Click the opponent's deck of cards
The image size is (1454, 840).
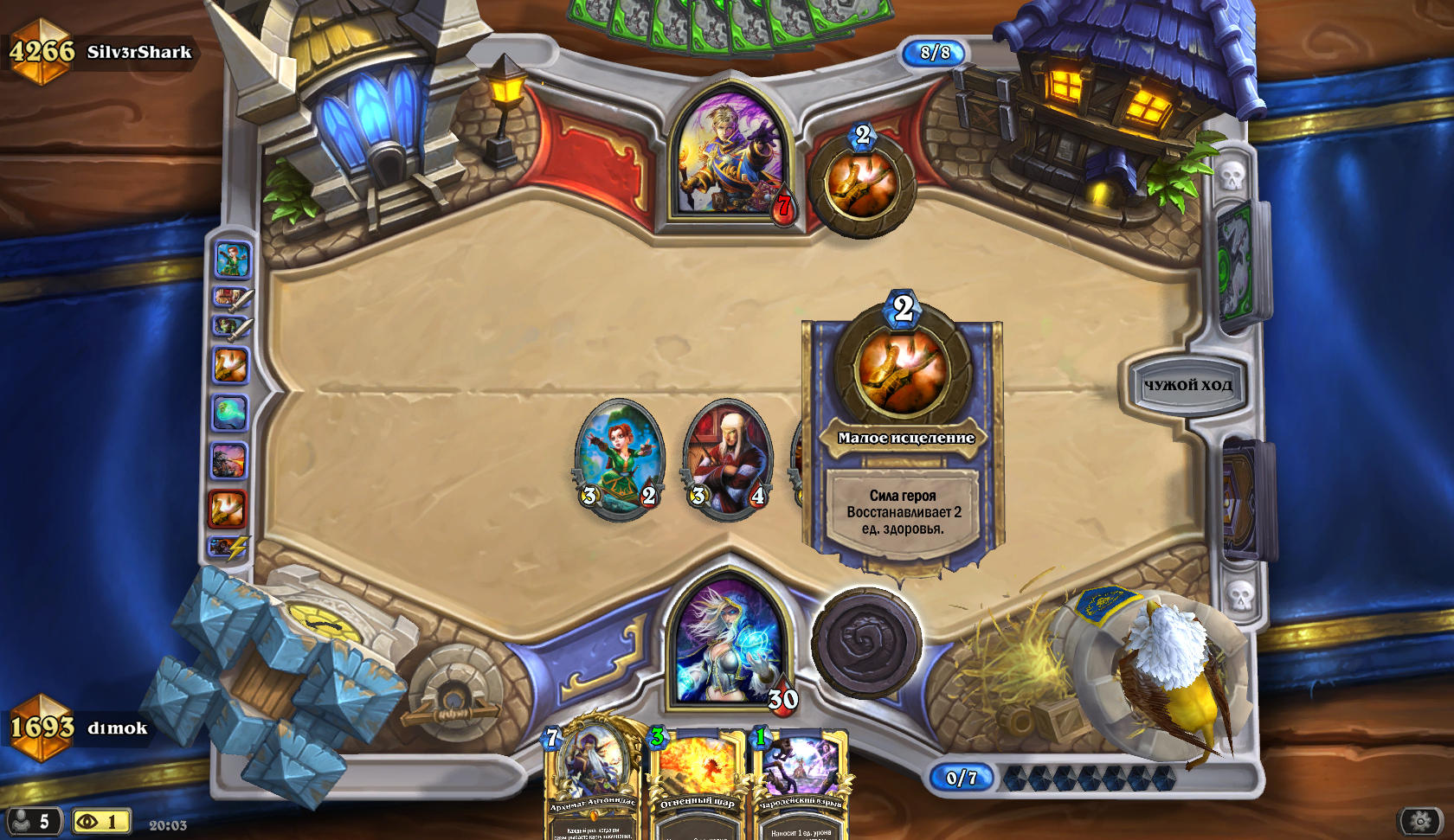tap(1236, 264)
